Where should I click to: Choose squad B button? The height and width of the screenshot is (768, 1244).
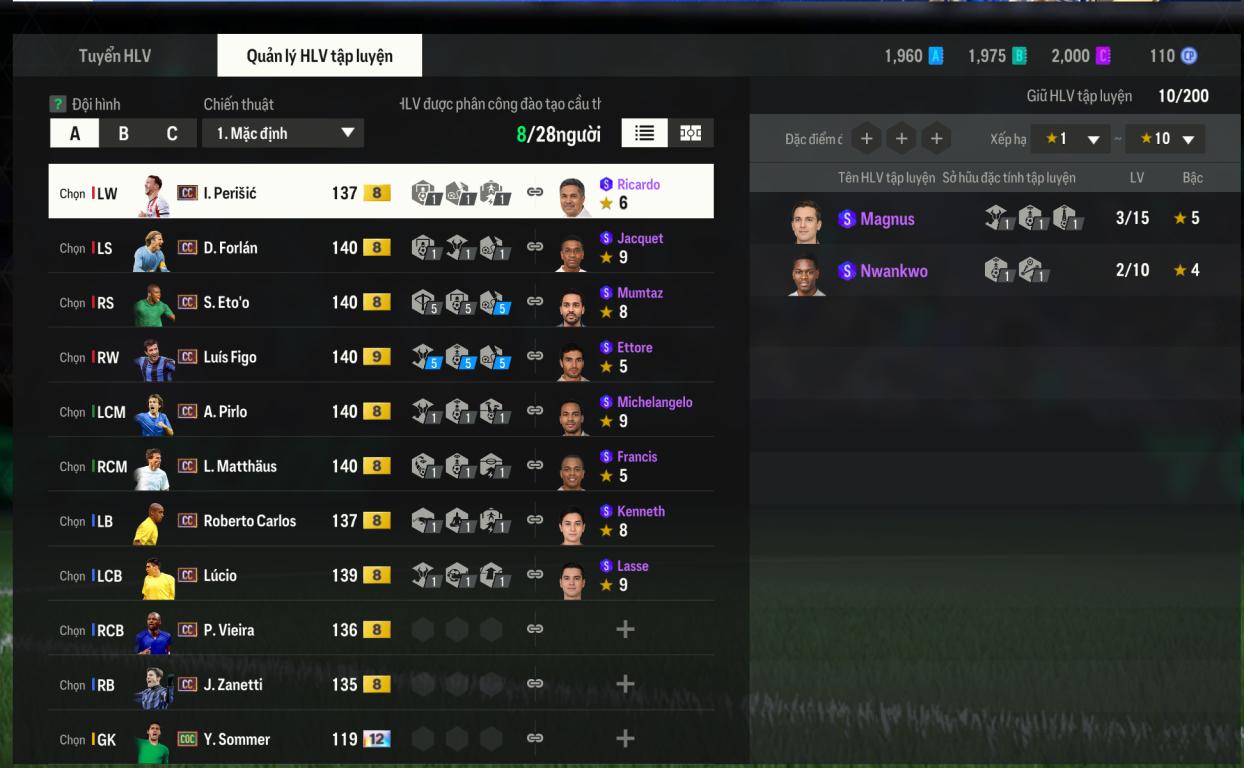tap(123, 134)
